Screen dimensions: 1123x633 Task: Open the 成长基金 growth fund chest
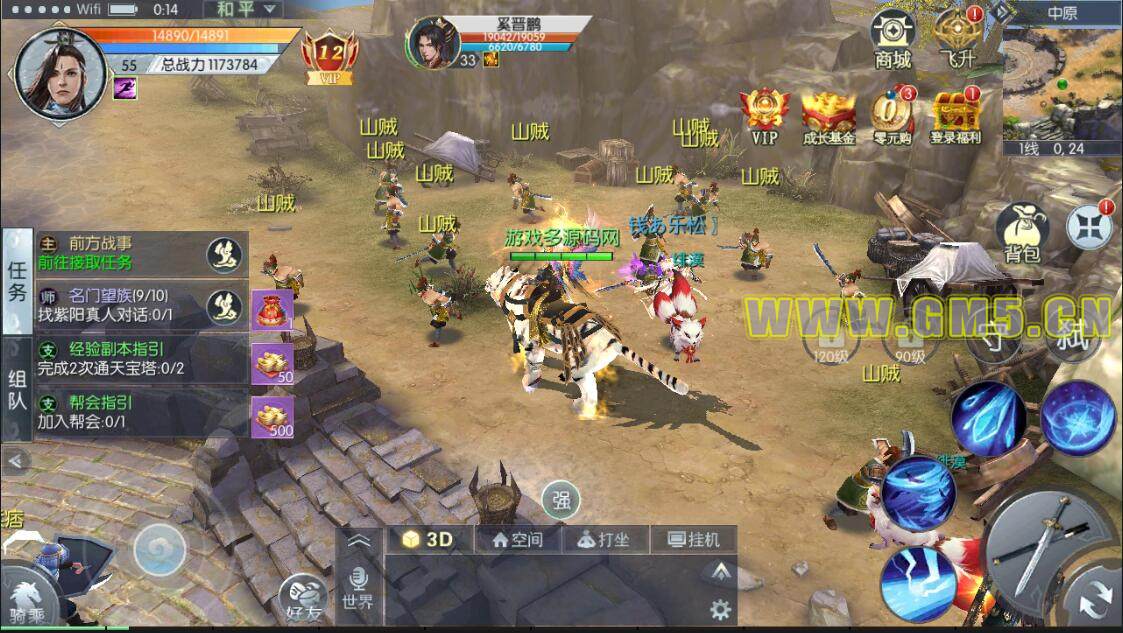click(x=829, y=117)
